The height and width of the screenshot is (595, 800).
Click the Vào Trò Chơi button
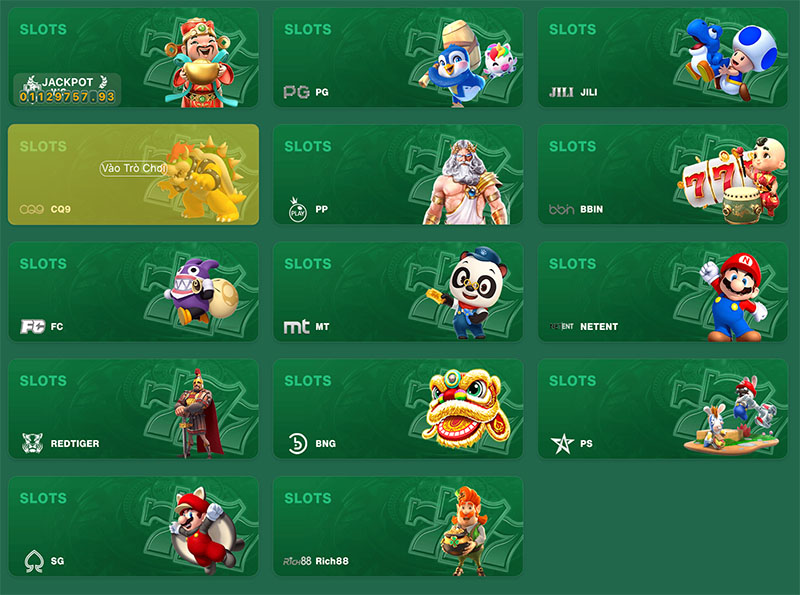click(x=133, y=169)
